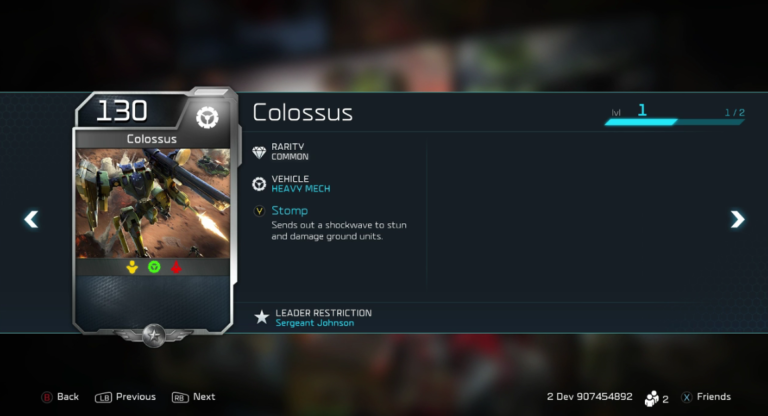Click the Back option
768x416 pixels.
[60, 397]
